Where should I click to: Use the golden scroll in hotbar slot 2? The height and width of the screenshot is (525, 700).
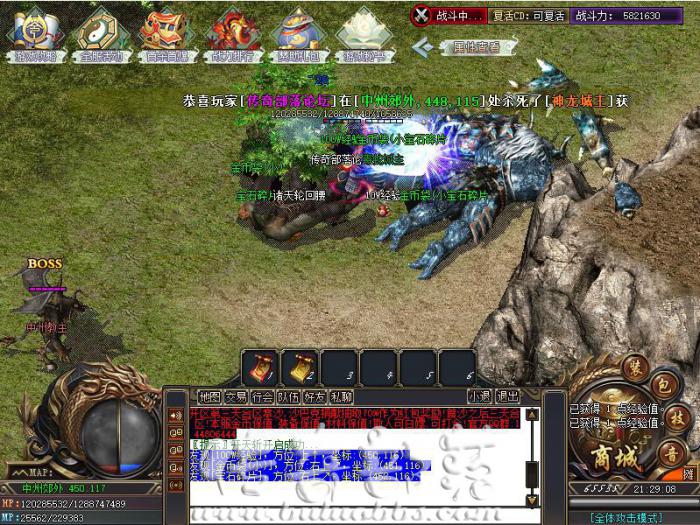(299, 368)
